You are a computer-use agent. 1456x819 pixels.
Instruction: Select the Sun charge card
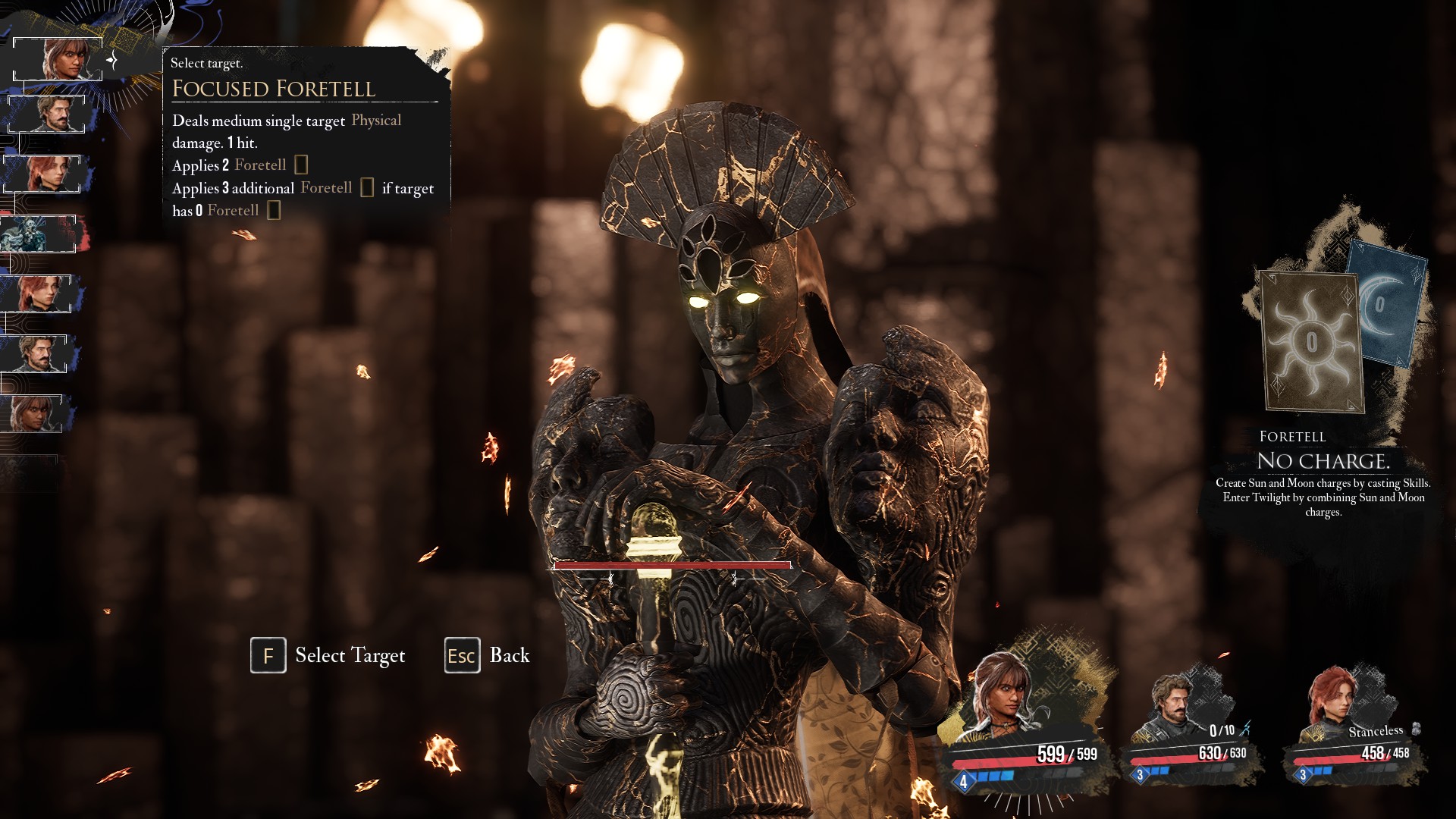pyautogui.click(x=1311, y=343)
